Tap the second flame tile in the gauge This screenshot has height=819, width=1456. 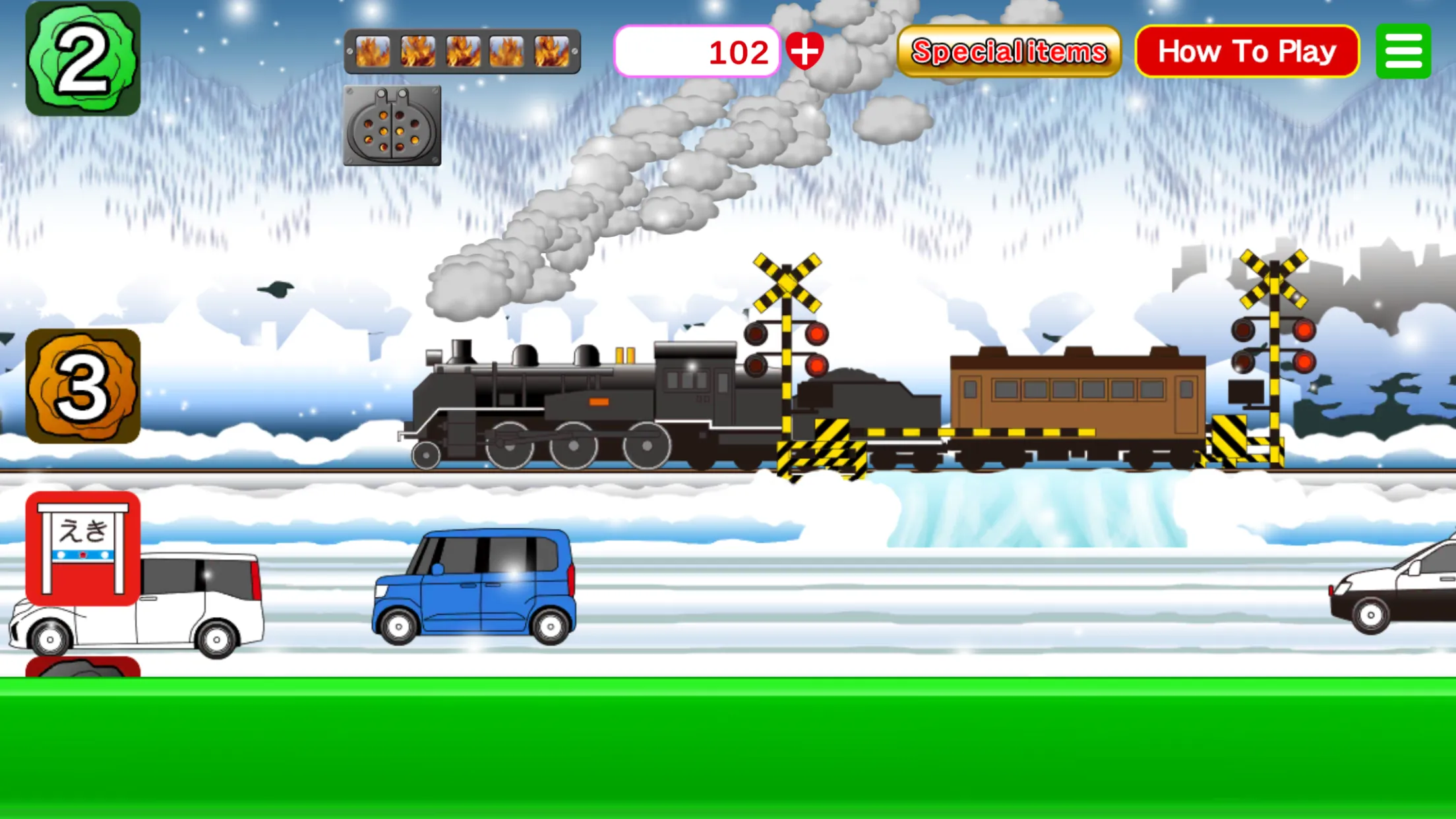pos(419,53)
